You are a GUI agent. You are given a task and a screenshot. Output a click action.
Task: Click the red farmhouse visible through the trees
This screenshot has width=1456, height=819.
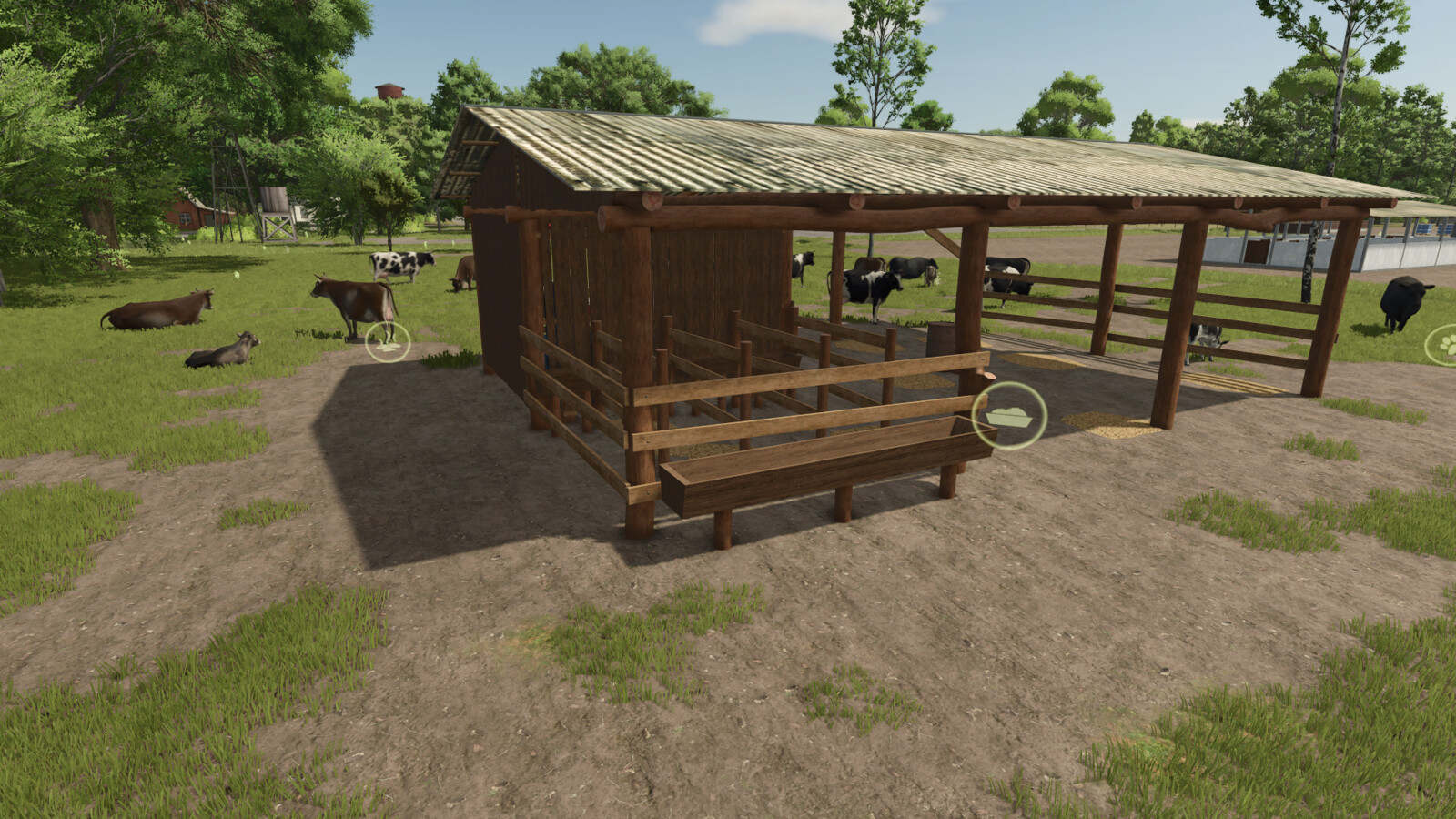tap(187, 214)
